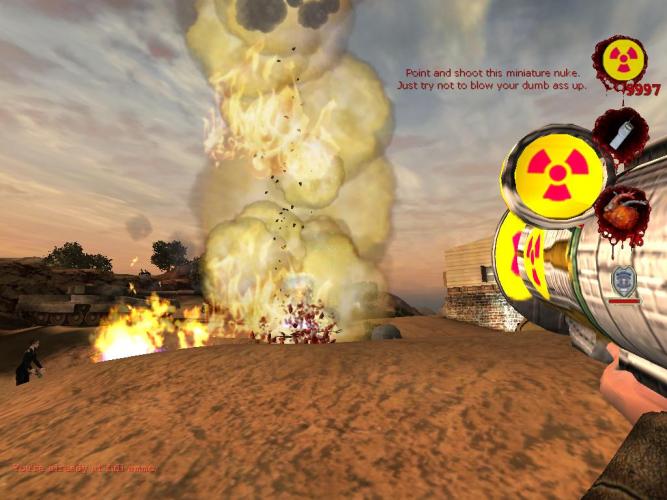Click the police badge wanted icon
This screenshot has width=667, height=500.
[x=624, y=281]
